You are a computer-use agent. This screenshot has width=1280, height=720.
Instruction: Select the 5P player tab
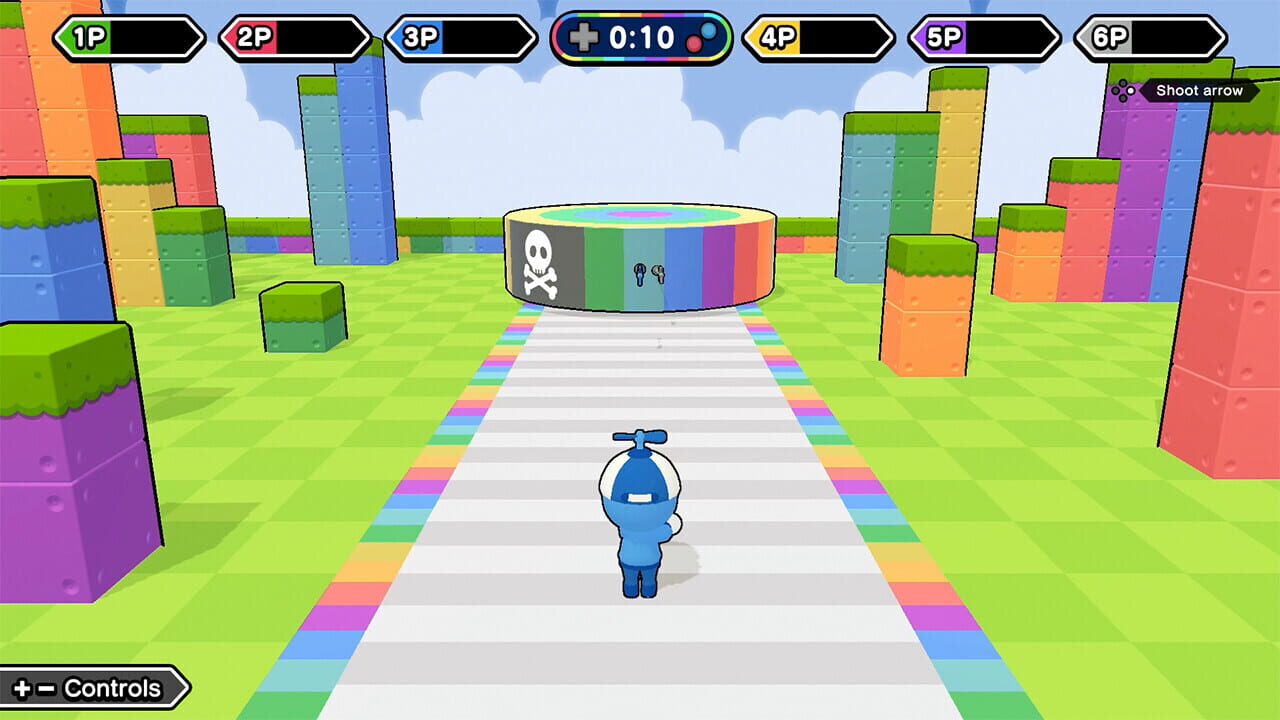(x=985, y=35)
